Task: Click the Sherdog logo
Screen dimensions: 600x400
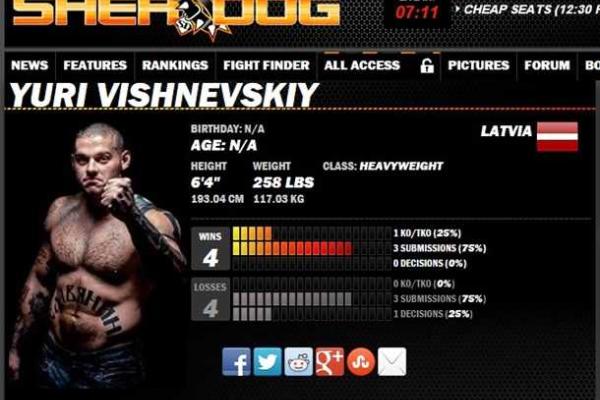Action: click(176, 14)
